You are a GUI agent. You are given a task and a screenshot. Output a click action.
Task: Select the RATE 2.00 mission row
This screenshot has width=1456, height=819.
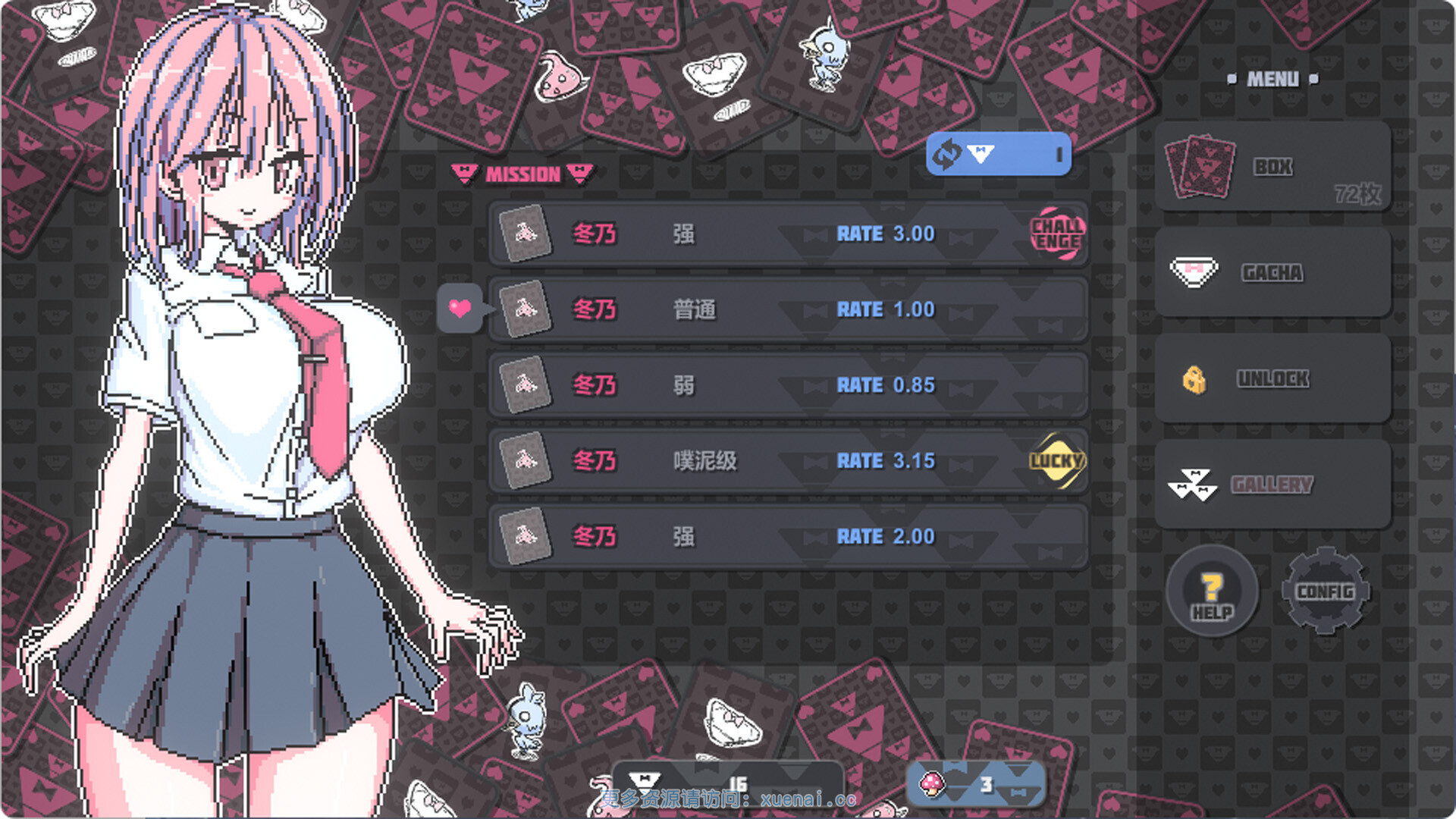(x=787, y=537)
